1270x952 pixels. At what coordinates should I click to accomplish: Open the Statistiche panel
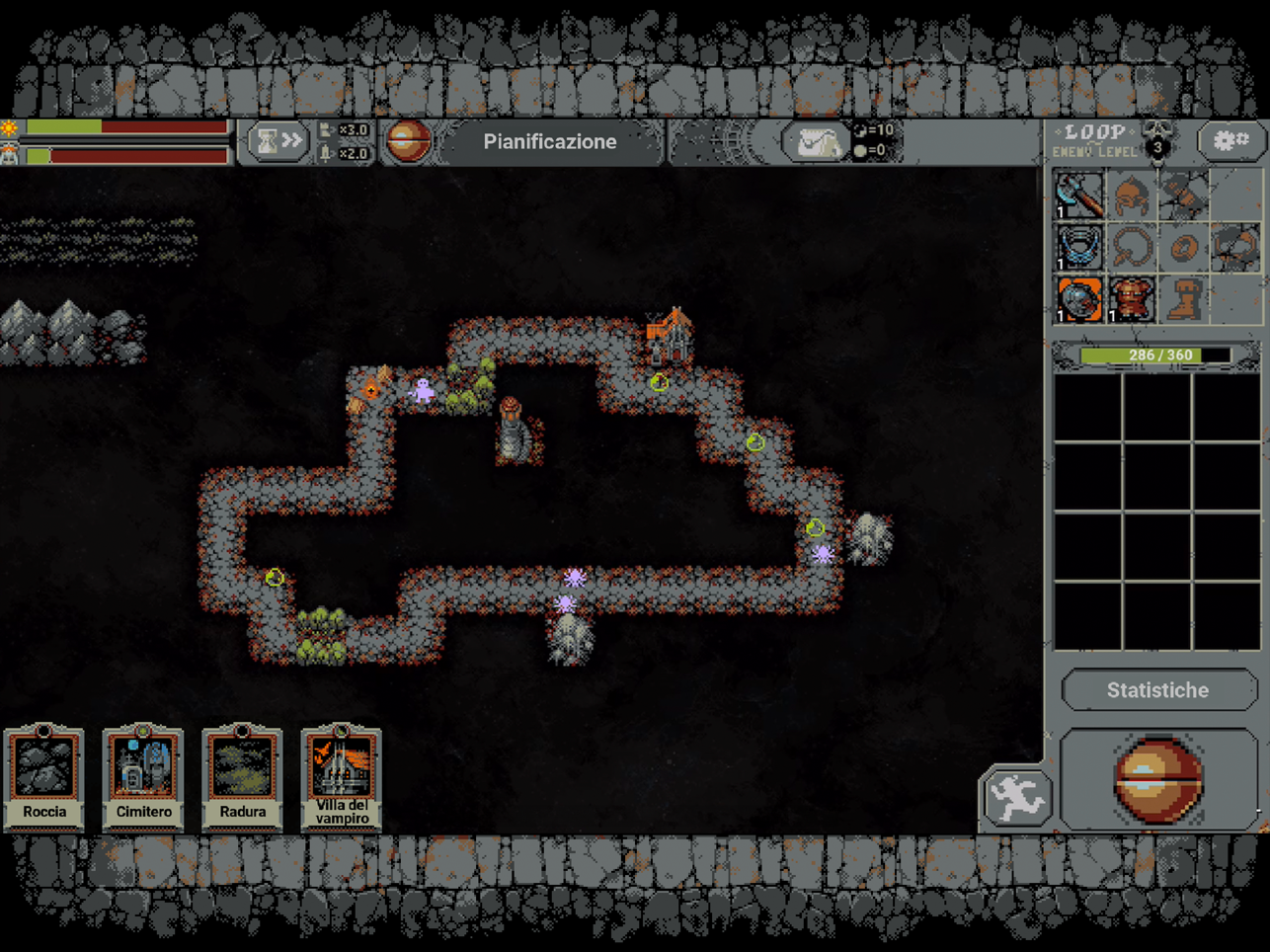(1157, 690)
